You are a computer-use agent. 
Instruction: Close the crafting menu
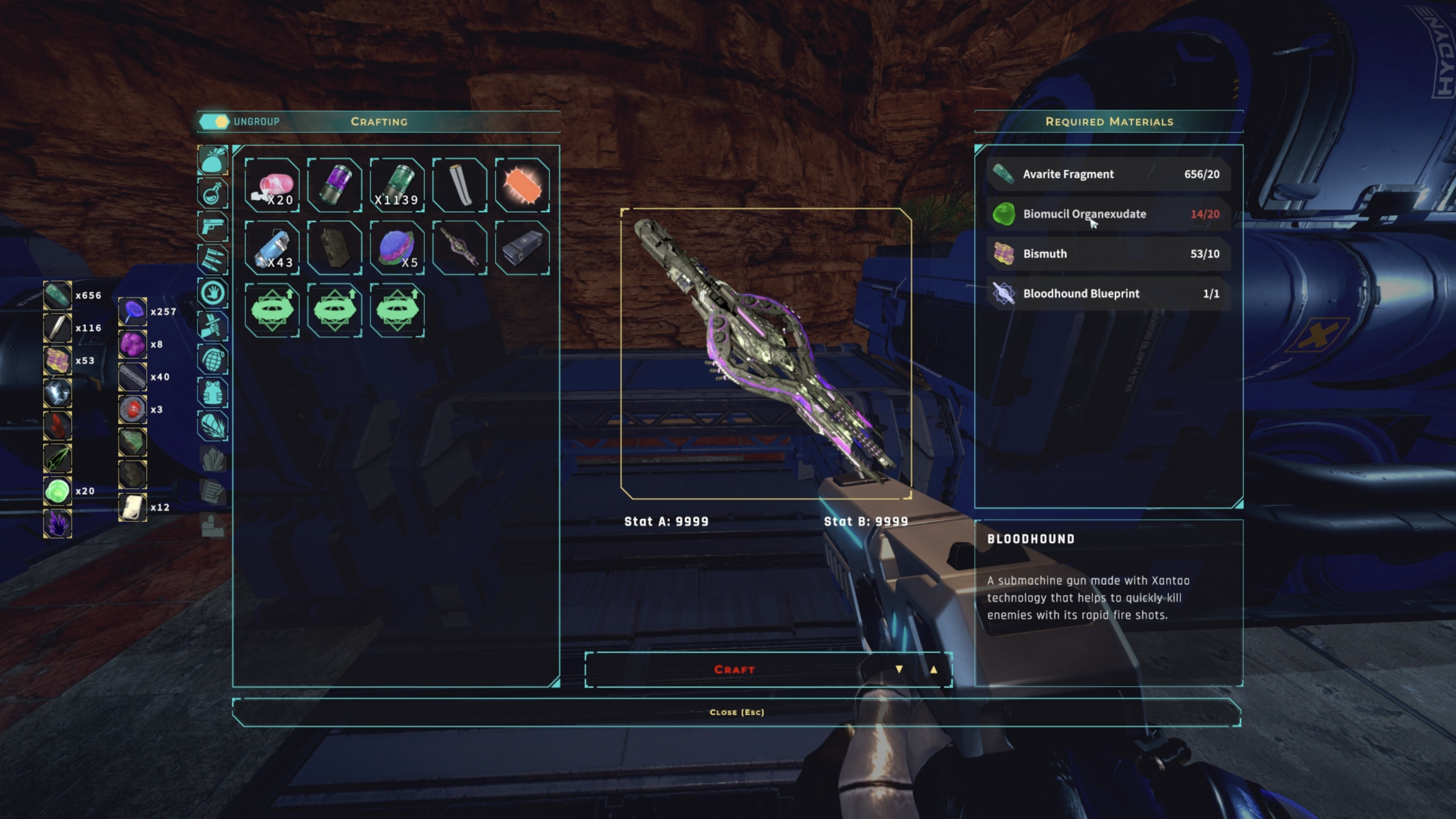pos(736,712)
